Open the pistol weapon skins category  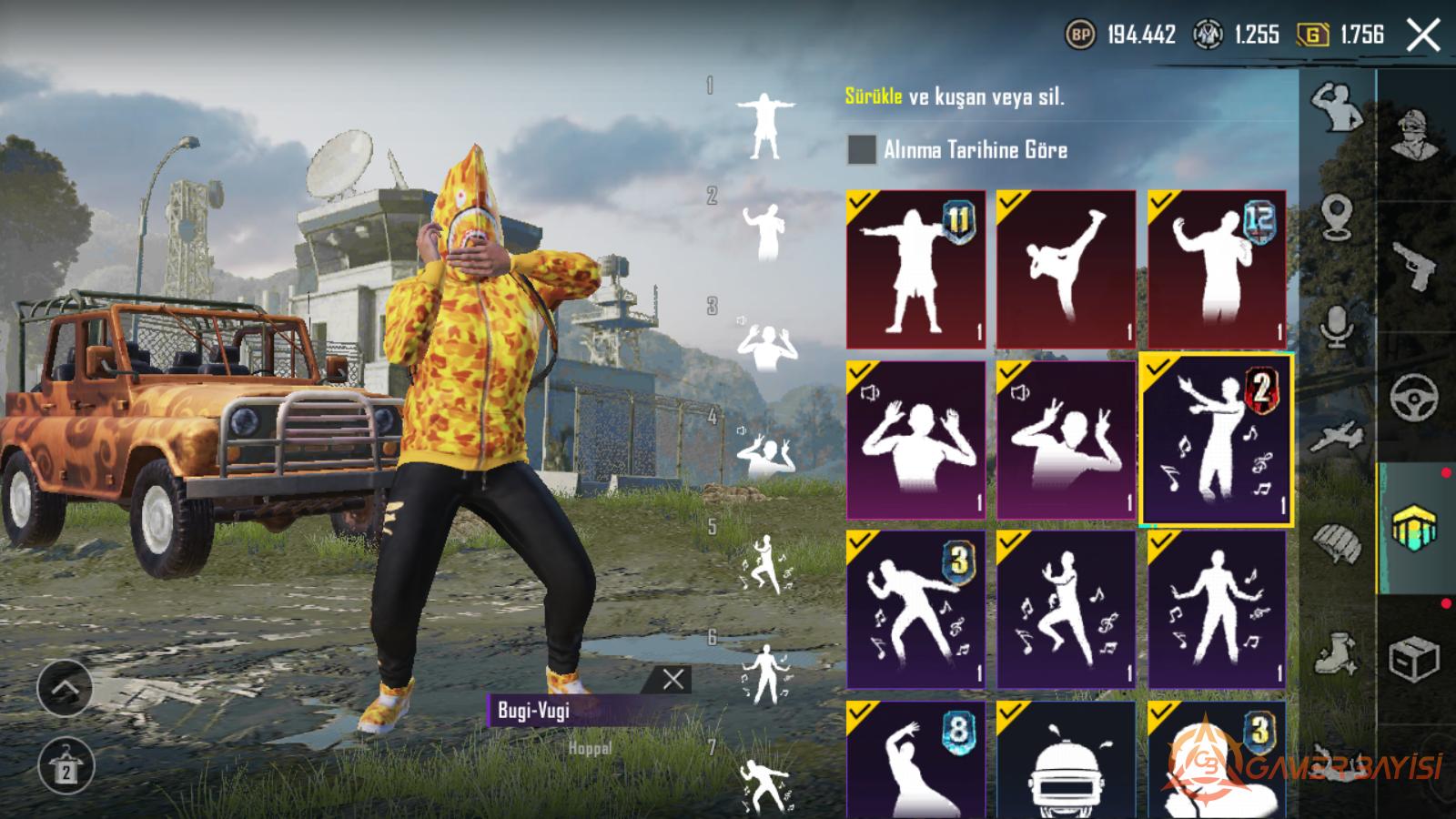click(x=1415, y=265)
